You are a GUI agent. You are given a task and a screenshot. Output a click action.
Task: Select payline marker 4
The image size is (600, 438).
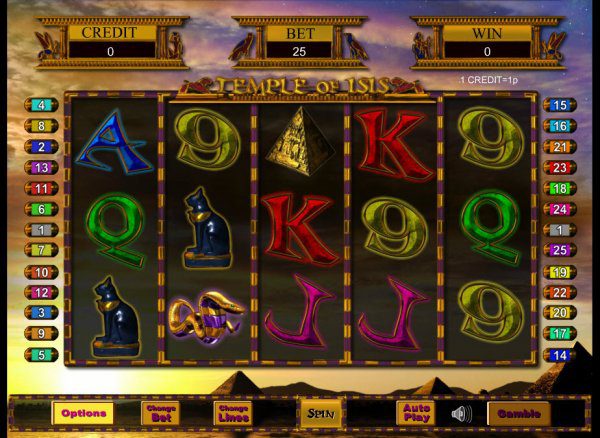(x=41, y=105)
